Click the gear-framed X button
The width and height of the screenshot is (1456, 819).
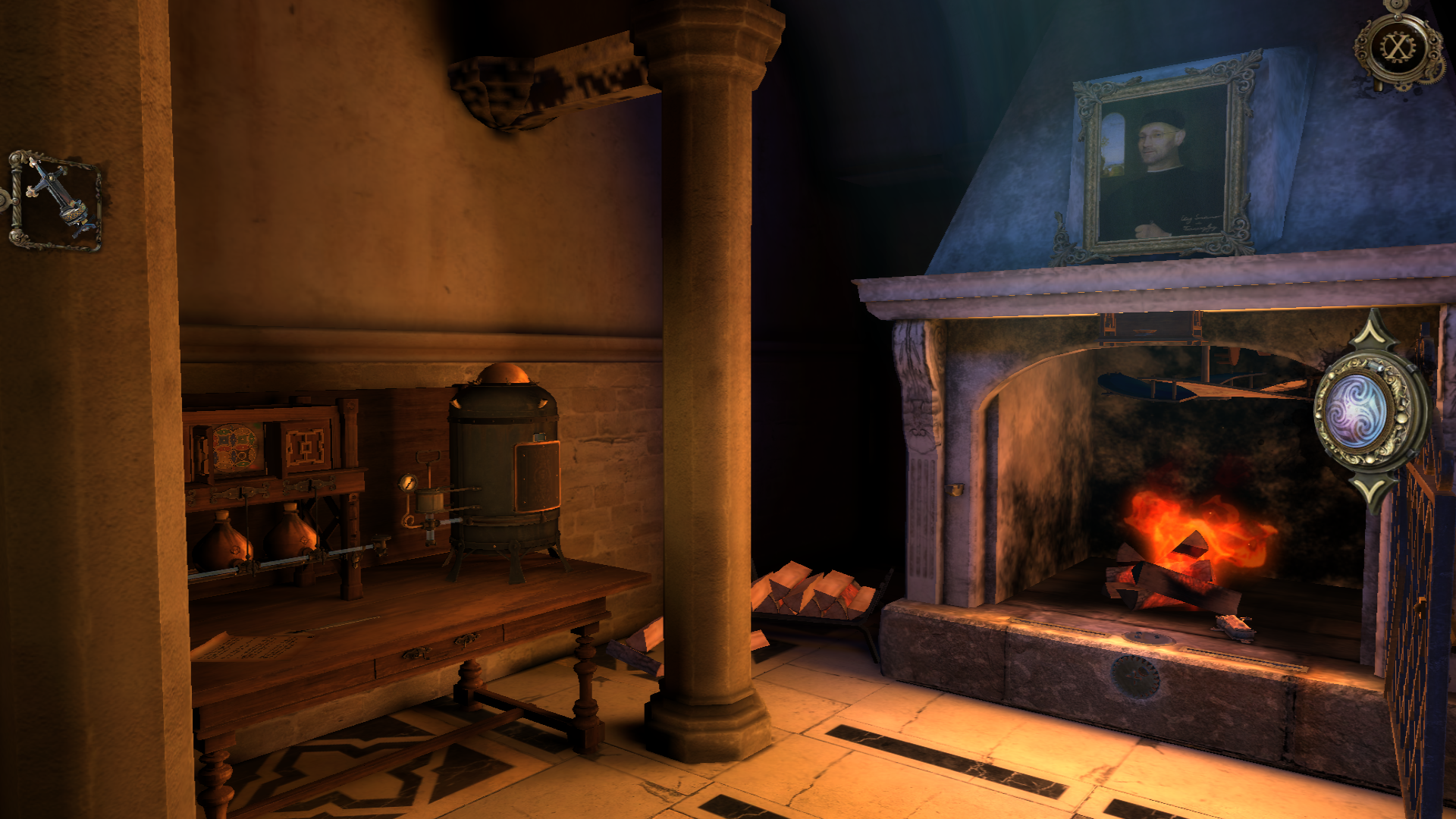coord(1397,49)
